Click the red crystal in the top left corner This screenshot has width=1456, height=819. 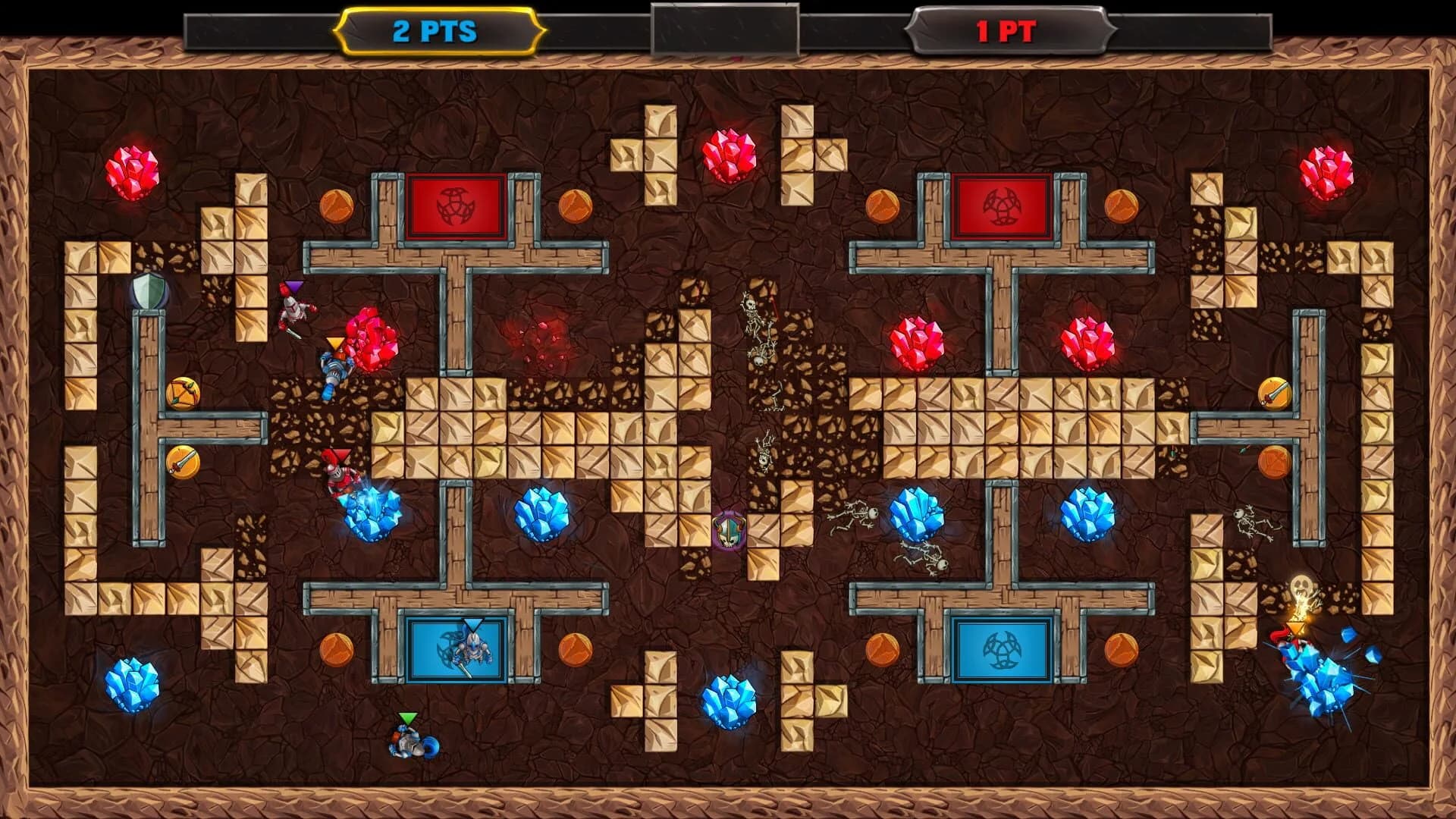tap(133, 171)
